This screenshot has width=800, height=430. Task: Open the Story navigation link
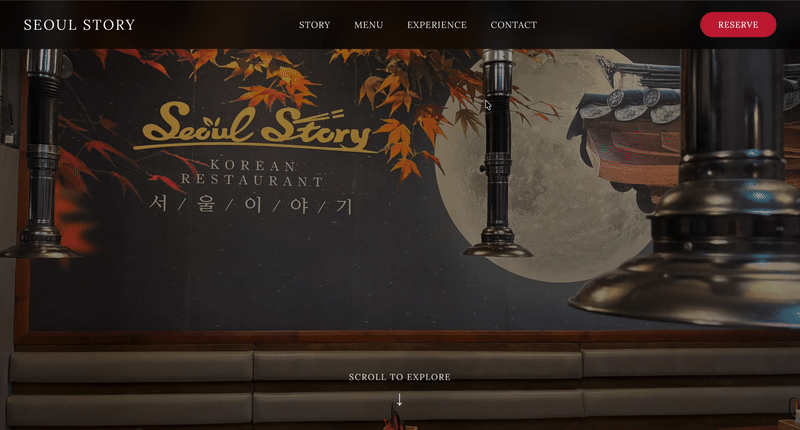pos(314,25)
